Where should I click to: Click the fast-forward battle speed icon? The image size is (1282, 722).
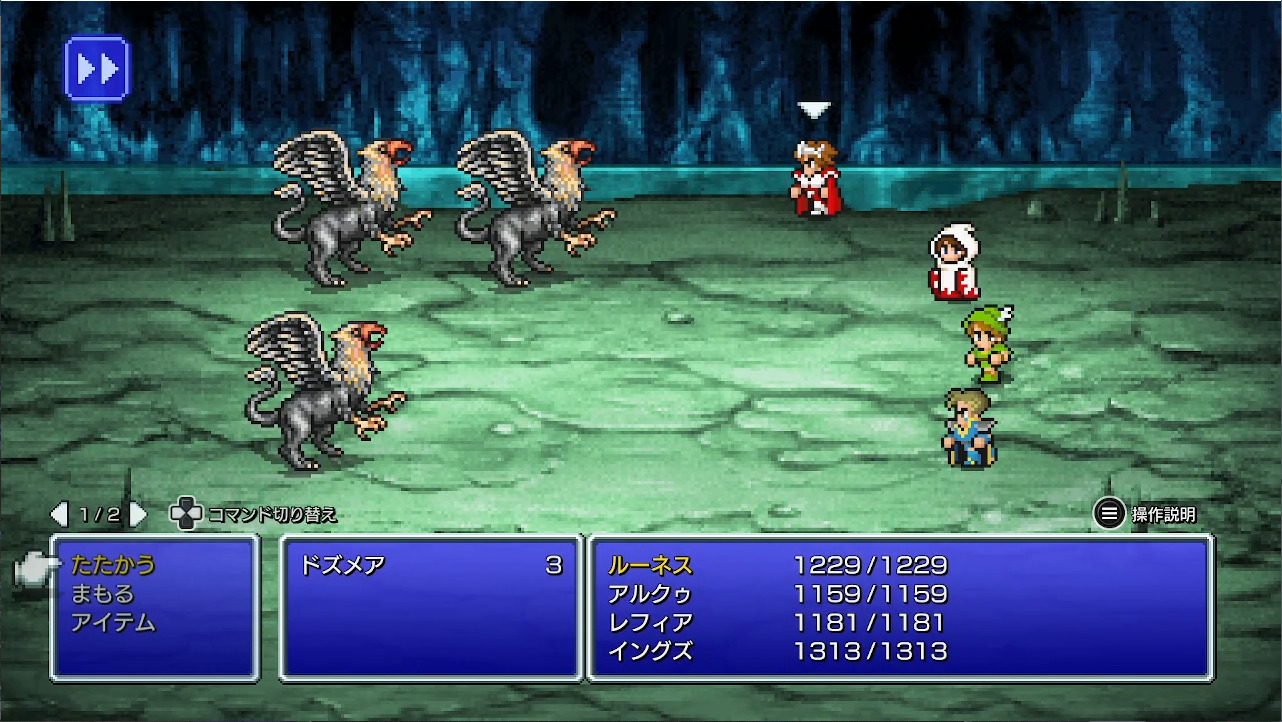pos(97,70)
